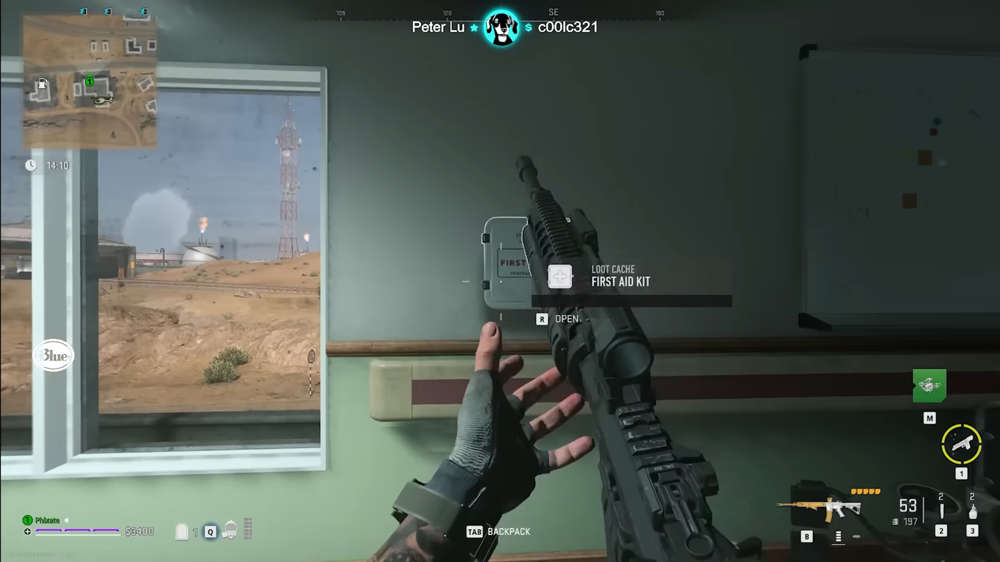1000x562 pixels.
Task: Click the dog emblem between player names
Action: [x=499, y=27]
